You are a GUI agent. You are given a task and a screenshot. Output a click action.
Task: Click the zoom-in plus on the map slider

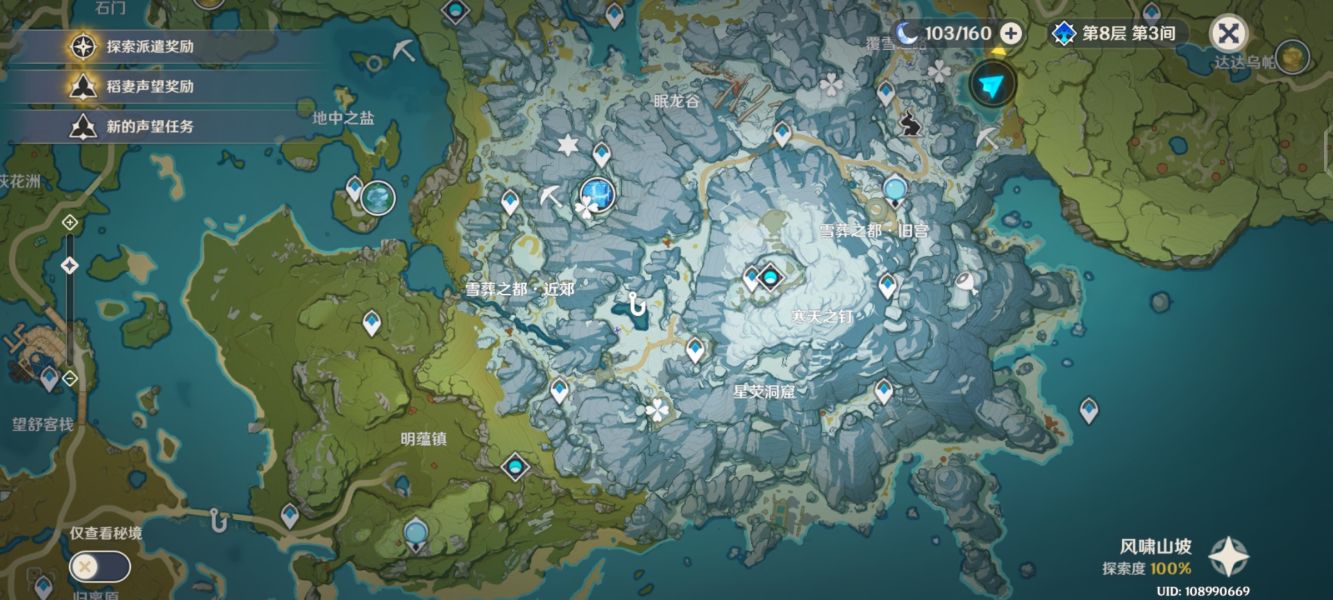(70, 221)
